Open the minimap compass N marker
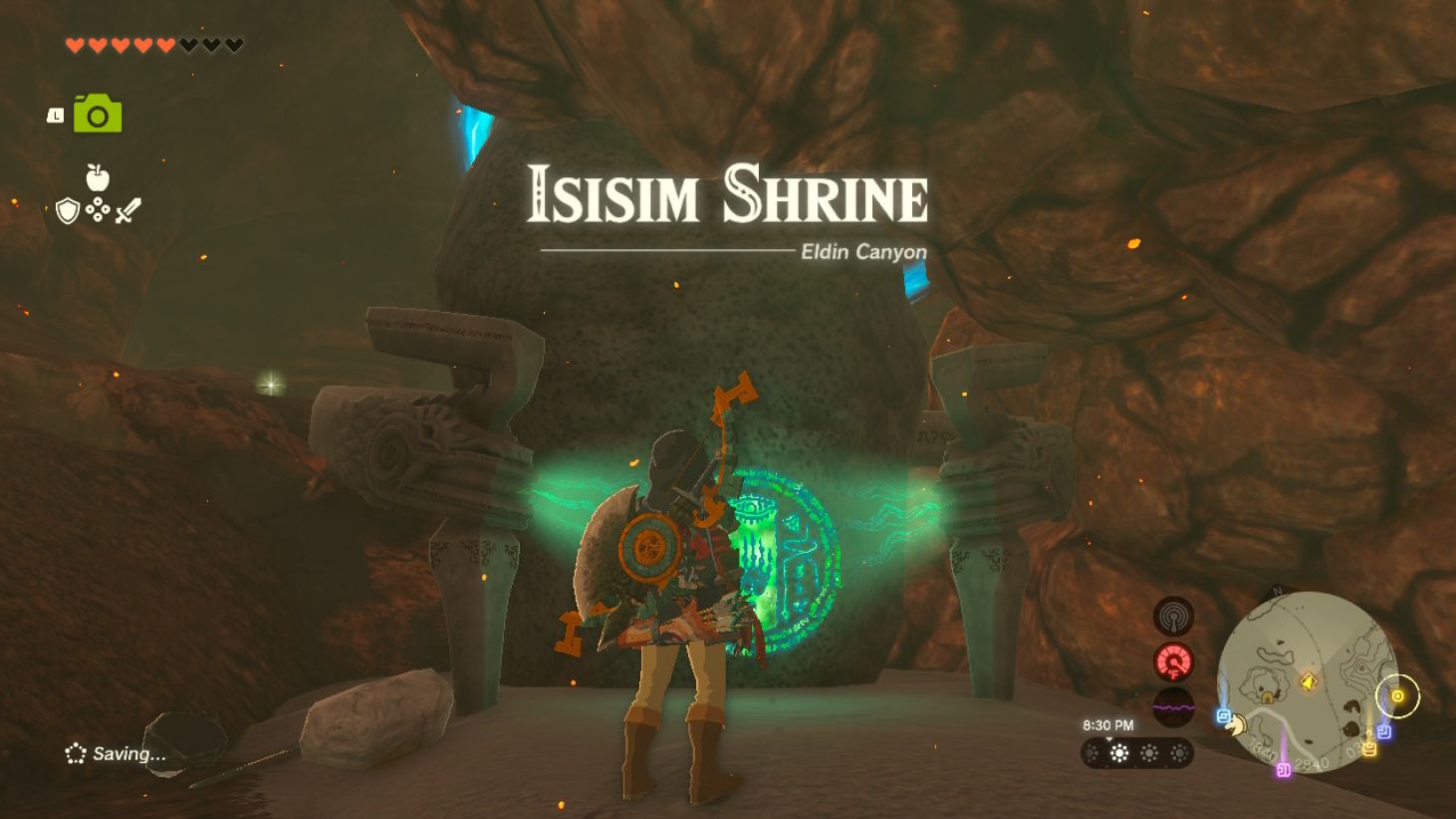1456x819 pixels. tap(1277, 591)
